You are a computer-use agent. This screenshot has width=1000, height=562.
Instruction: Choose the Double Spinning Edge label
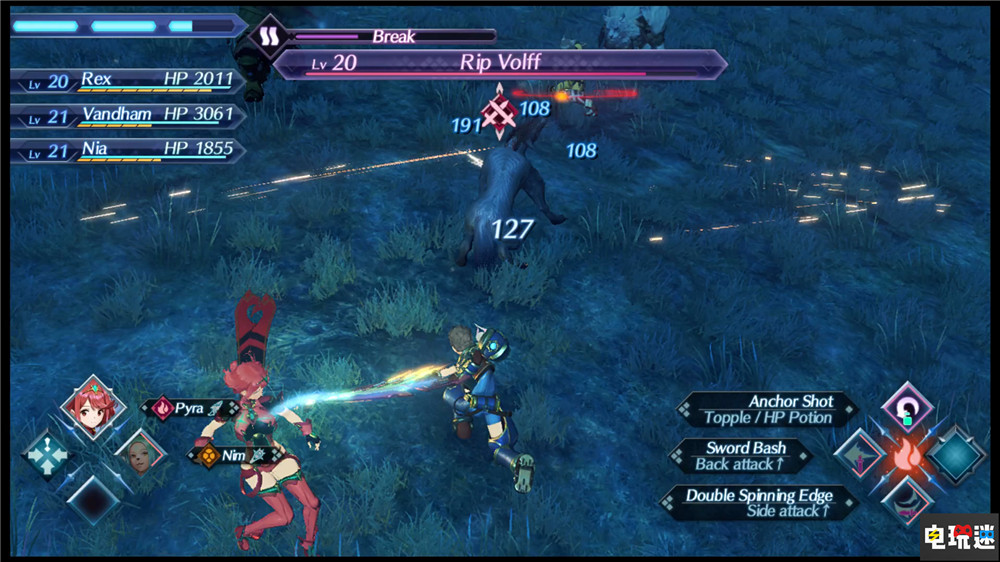coord(758,503)
